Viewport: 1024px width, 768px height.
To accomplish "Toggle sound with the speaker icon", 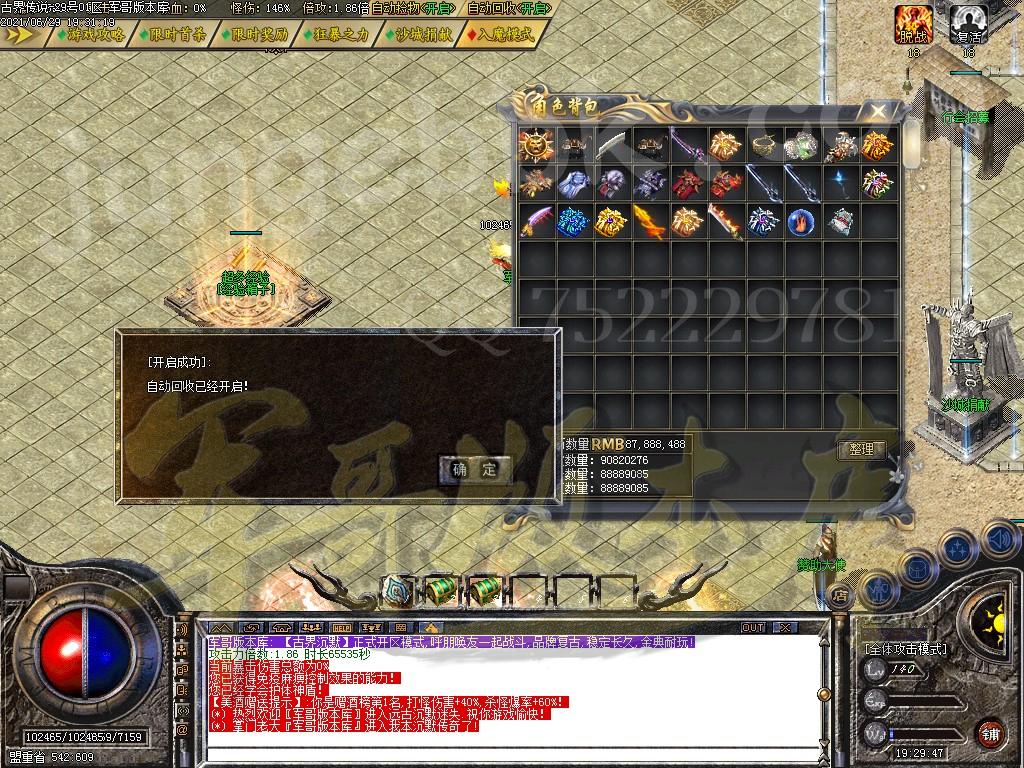I will [999, 540].
